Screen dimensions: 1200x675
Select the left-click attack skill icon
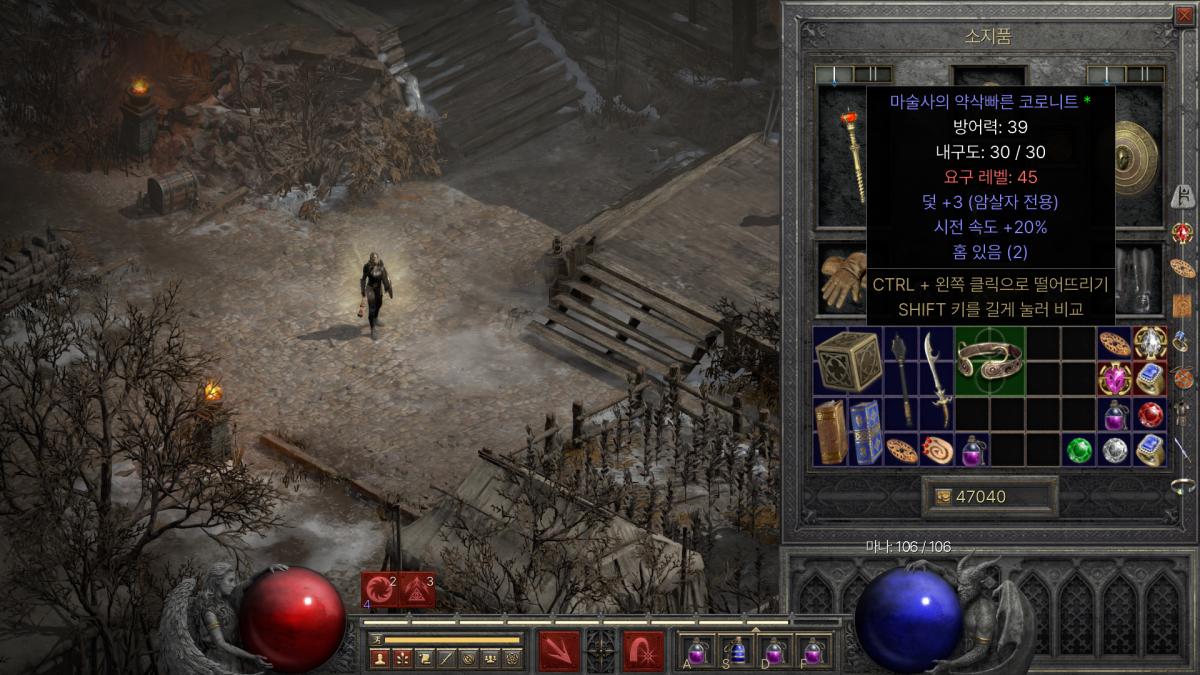(559, 650)
